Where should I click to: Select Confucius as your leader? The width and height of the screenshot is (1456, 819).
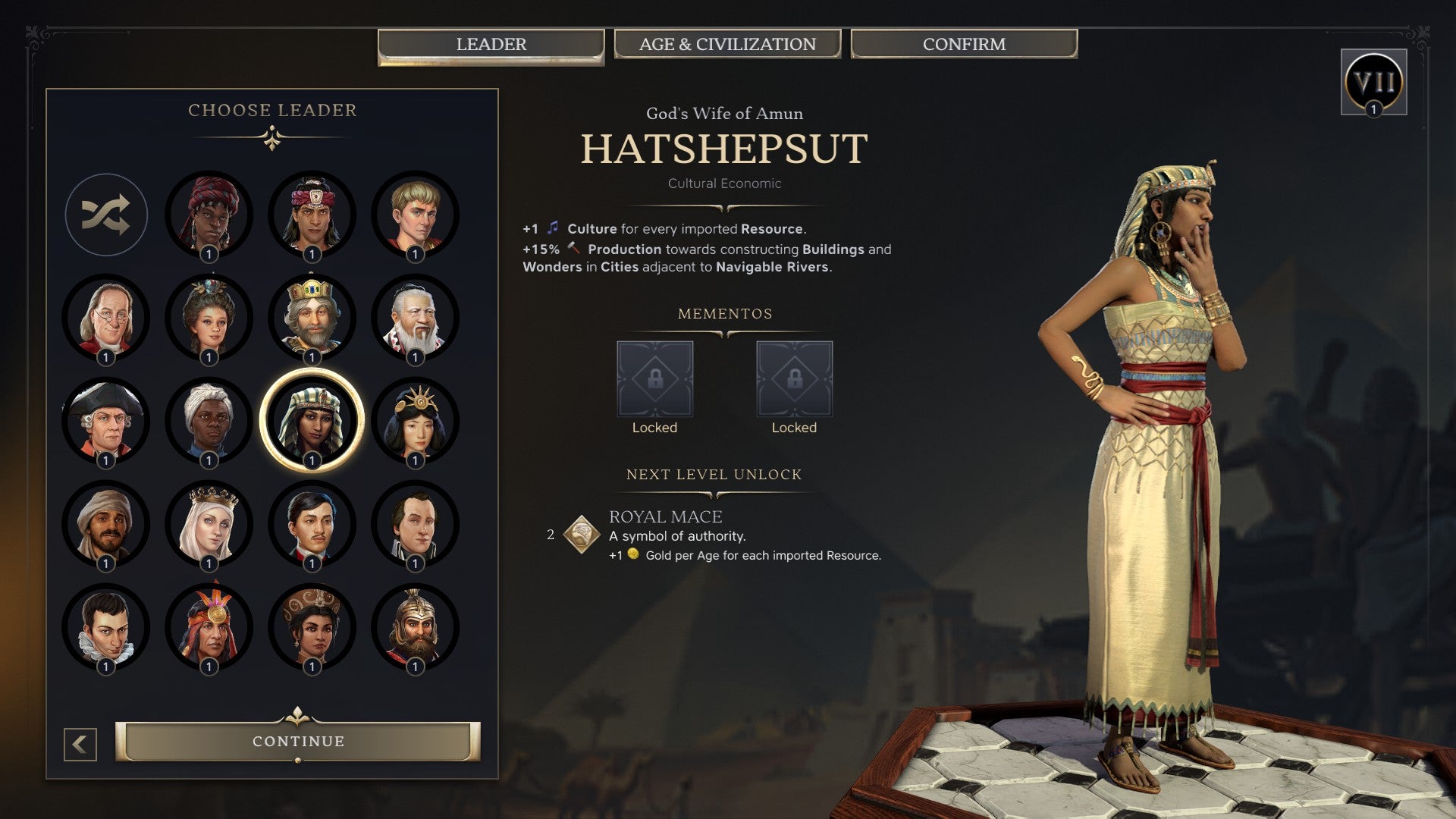point(415,318)
